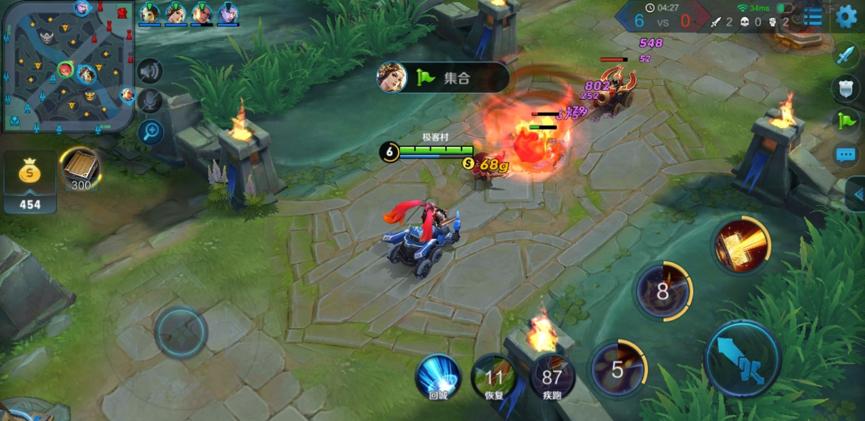
Task: Open the chat bubble quick messages
Action: pos(846,155)
